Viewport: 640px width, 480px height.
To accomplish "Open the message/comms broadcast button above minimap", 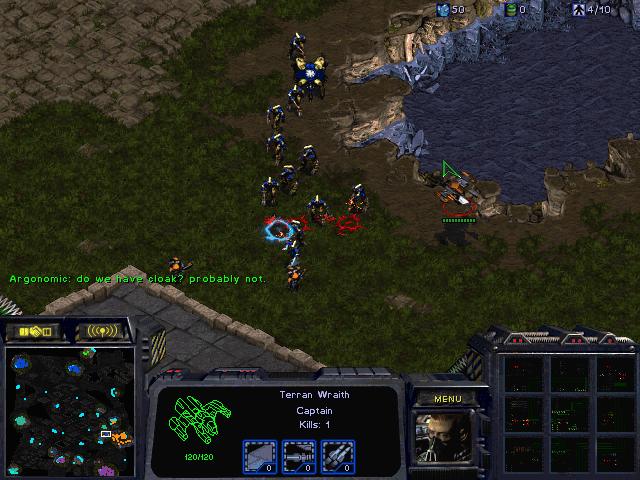I will tap(103, 330).
